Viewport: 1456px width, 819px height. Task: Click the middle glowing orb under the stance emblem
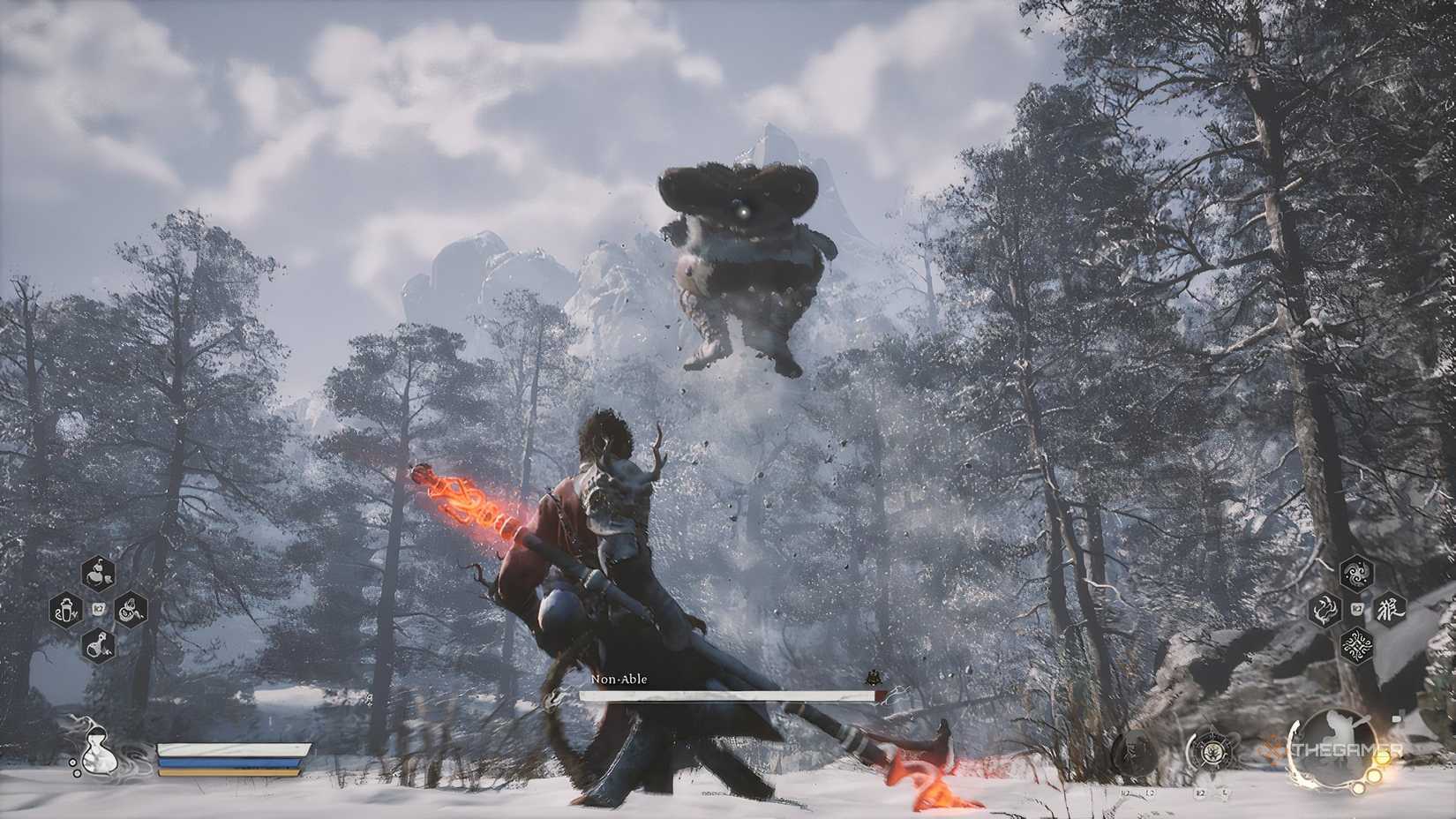pyautogui.click(x=1374, y=776)
